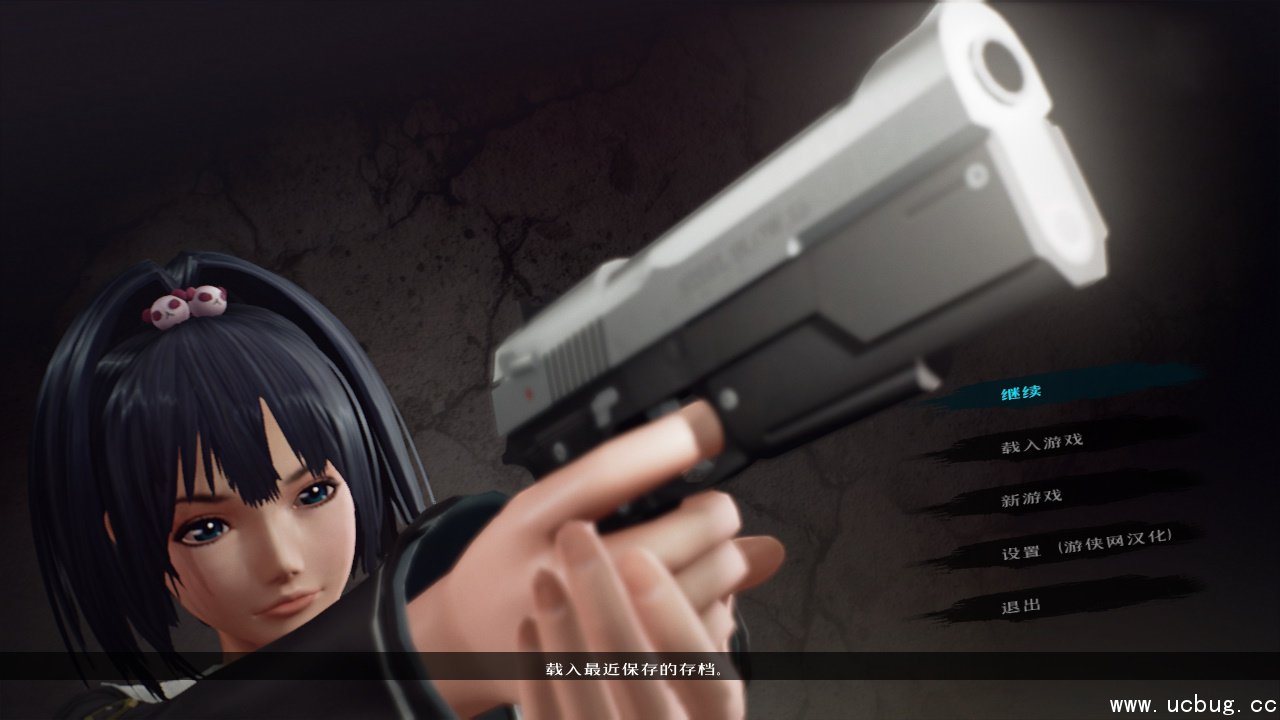
Task: Choose 退出 to quit the game
Action: [1021, 605]
